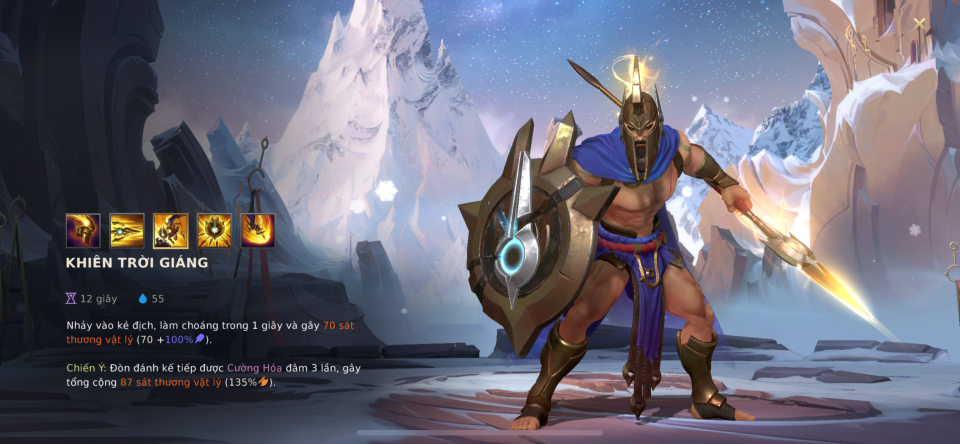
Task: Choose the glowing spear thrust ability icon
Action: click(127, 231)
